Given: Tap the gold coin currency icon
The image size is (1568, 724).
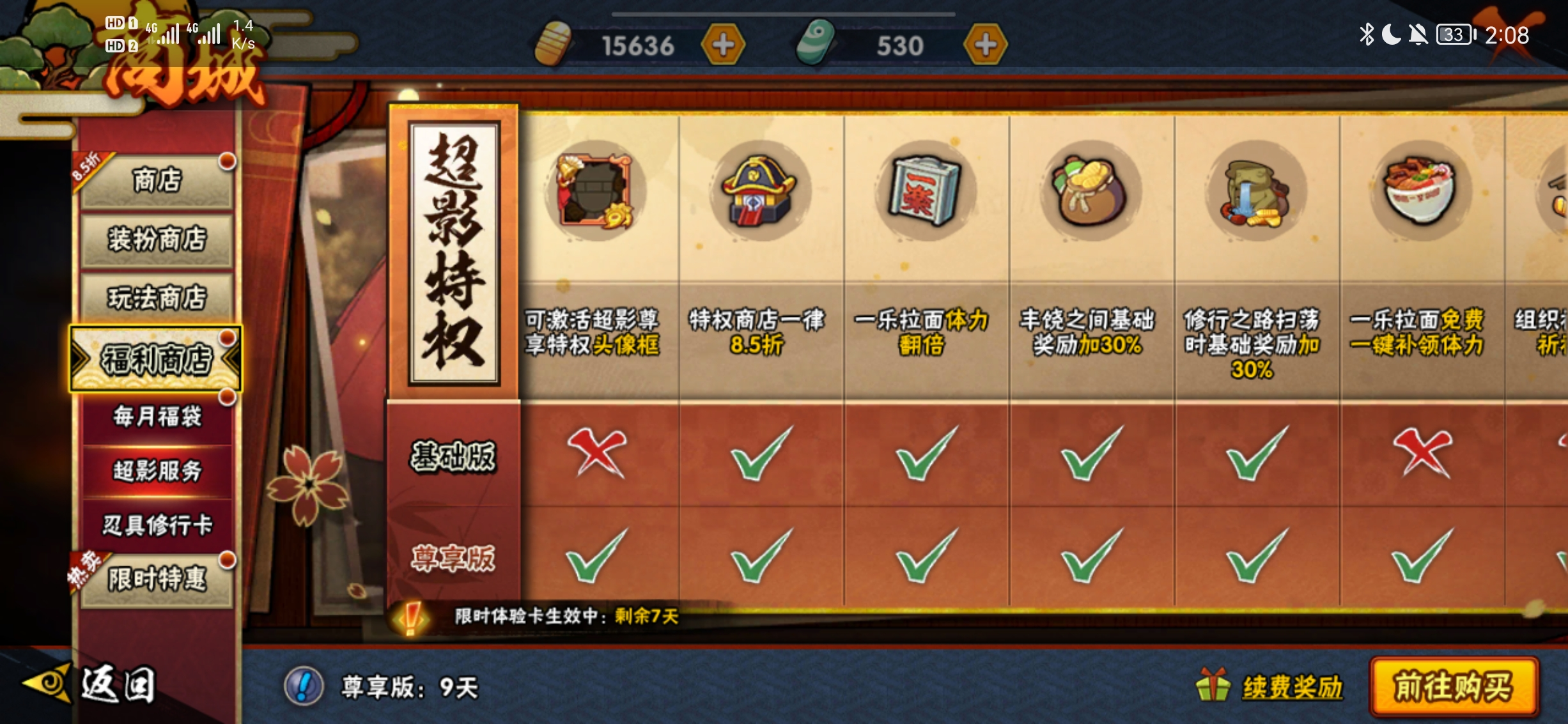Looking at the screenshot, I should (x=554, y=43).
